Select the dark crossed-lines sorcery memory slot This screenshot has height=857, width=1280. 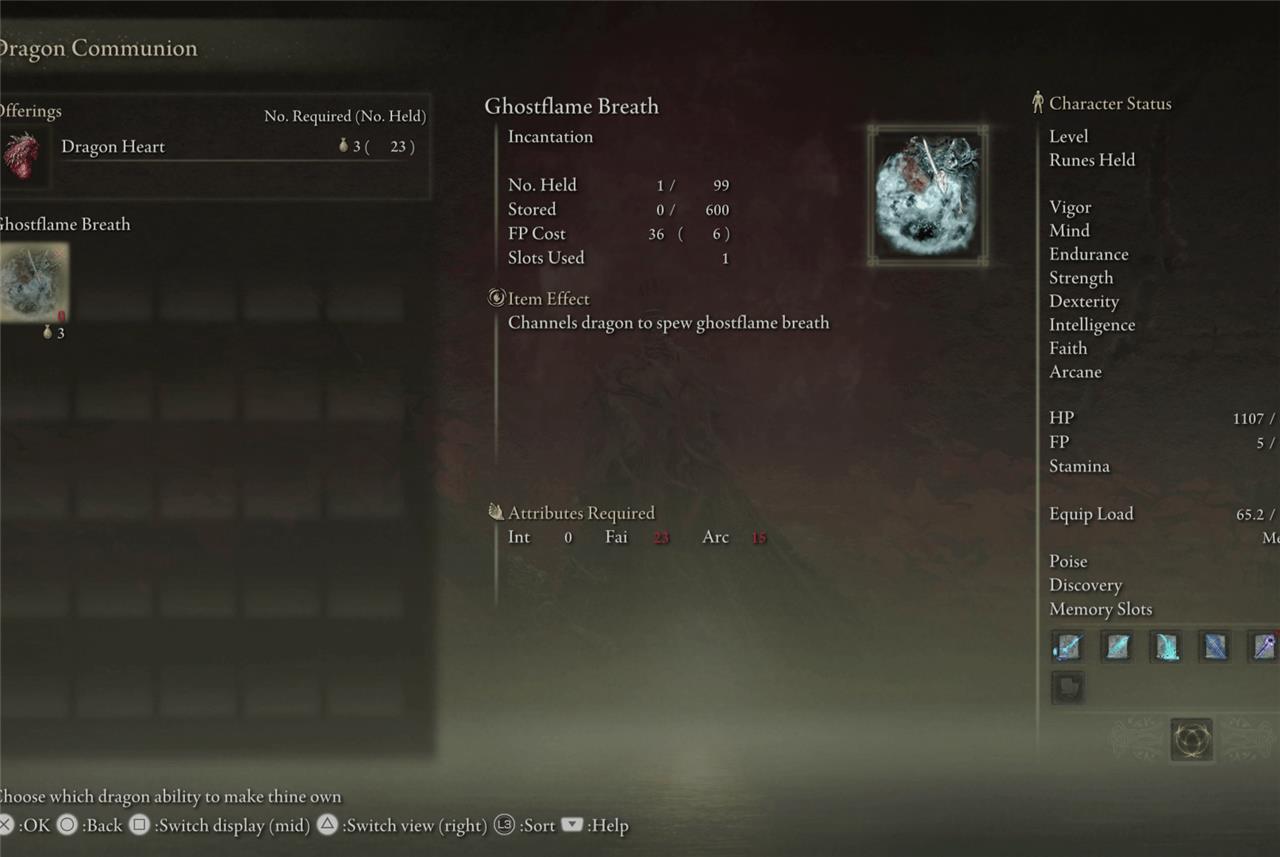pyautogui.click(x=1215, y=646)
